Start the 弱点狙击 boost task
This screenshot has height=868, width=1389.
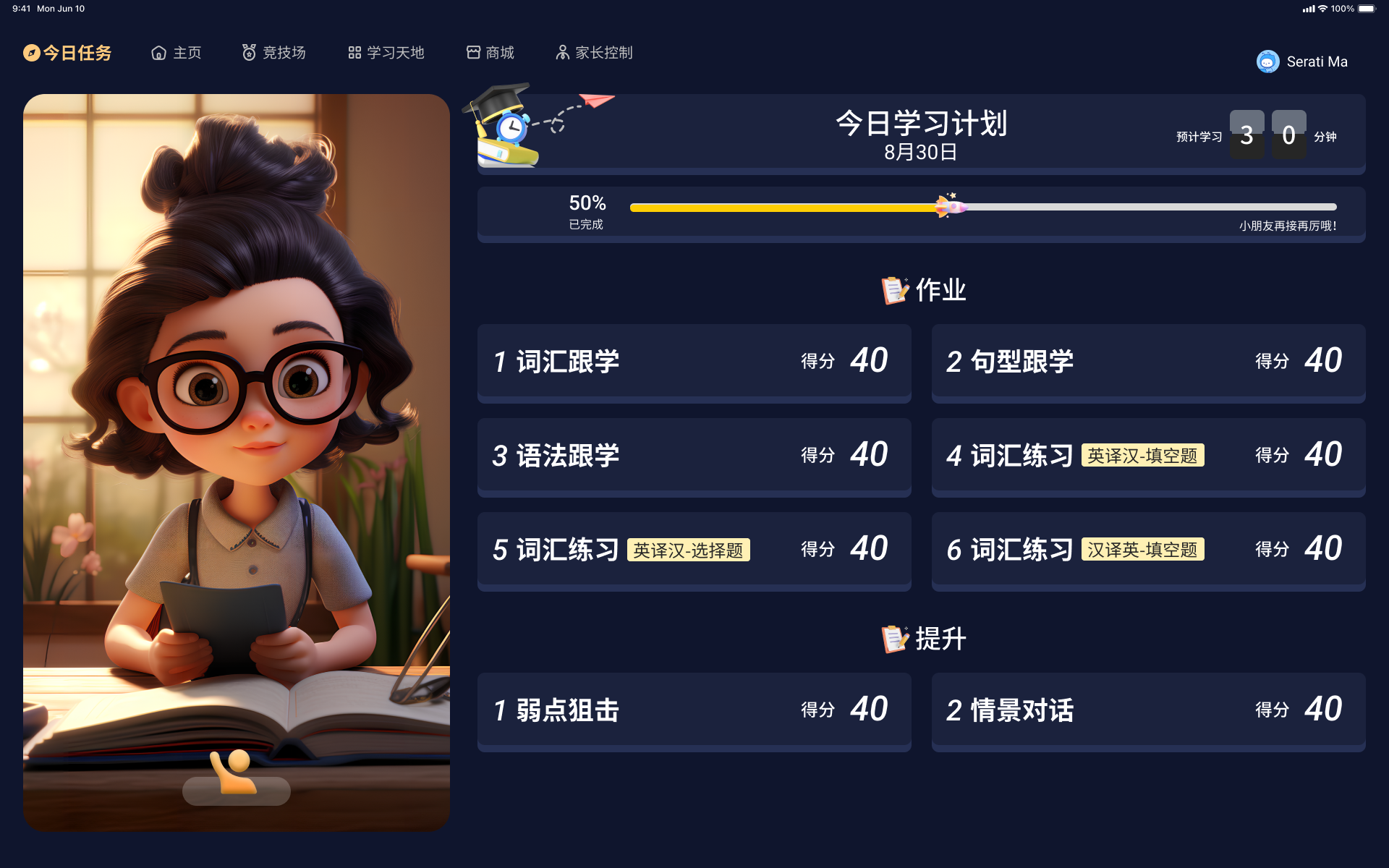[694, 710]
